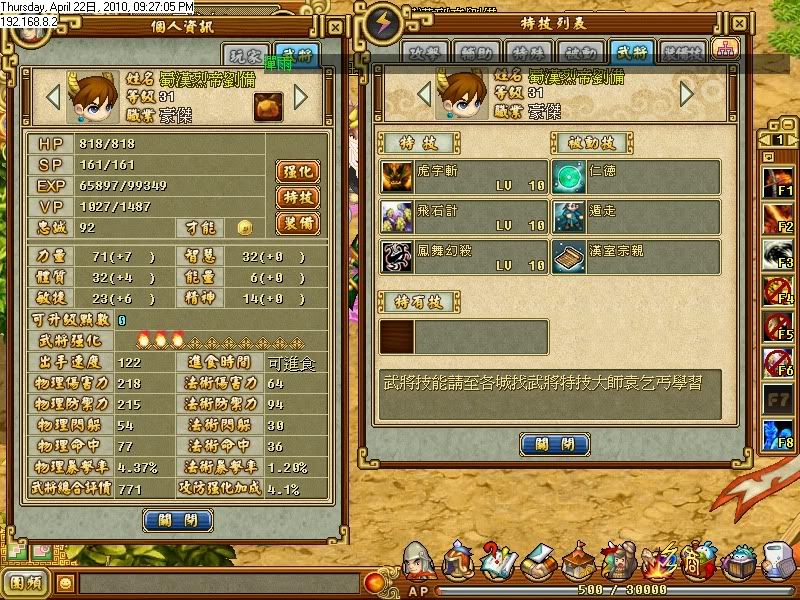This screenshot has height=600, width=800.
Task: Select the 飛石計 skill
Action: click(x=463, y=217)
